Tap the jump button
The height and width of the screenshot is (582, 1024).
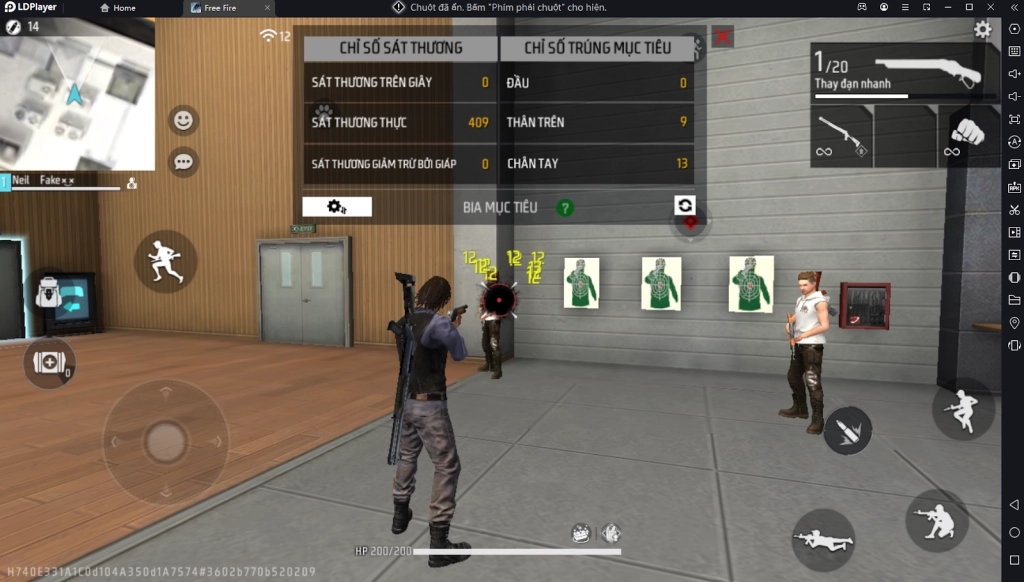962,408
